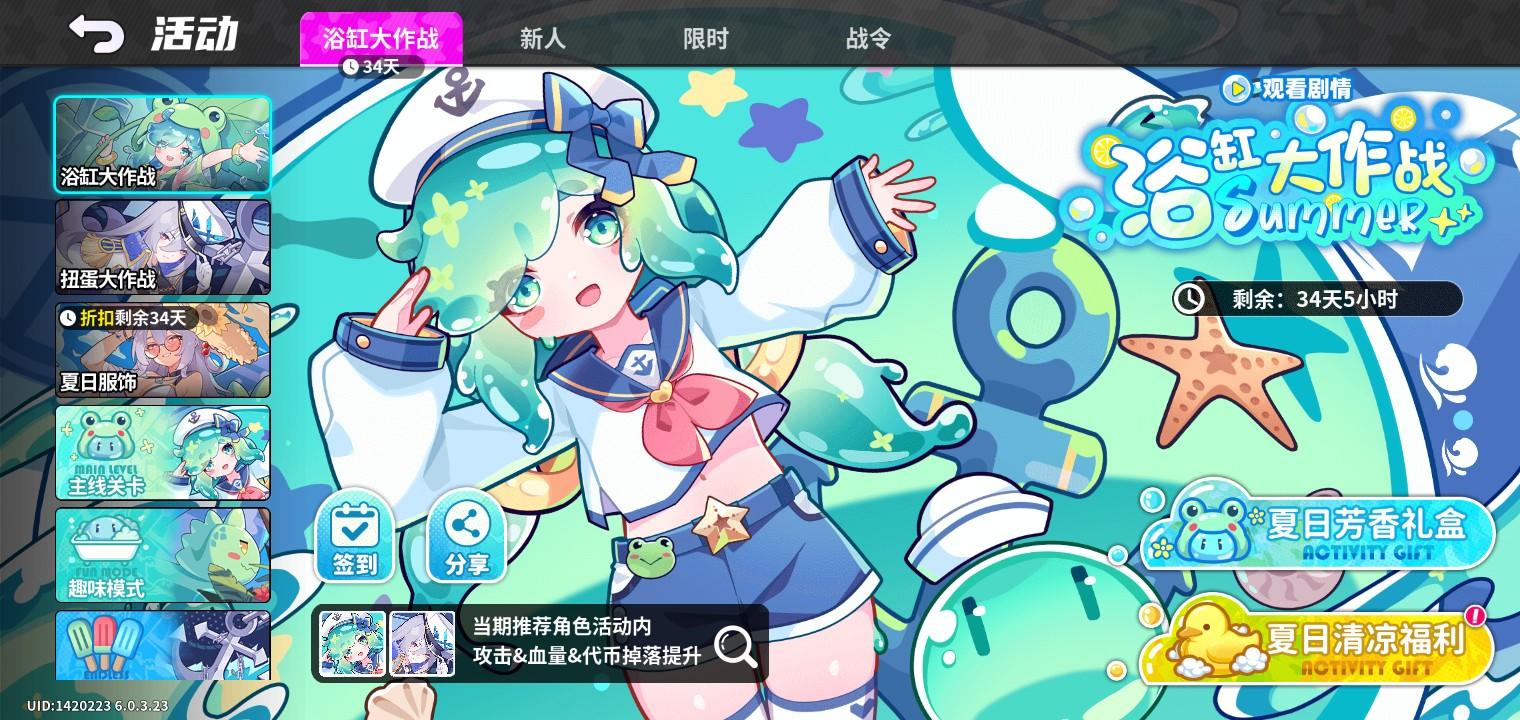
Task: Click the clock icon beside 剩余34天5小时
Action: [1190, 298]
